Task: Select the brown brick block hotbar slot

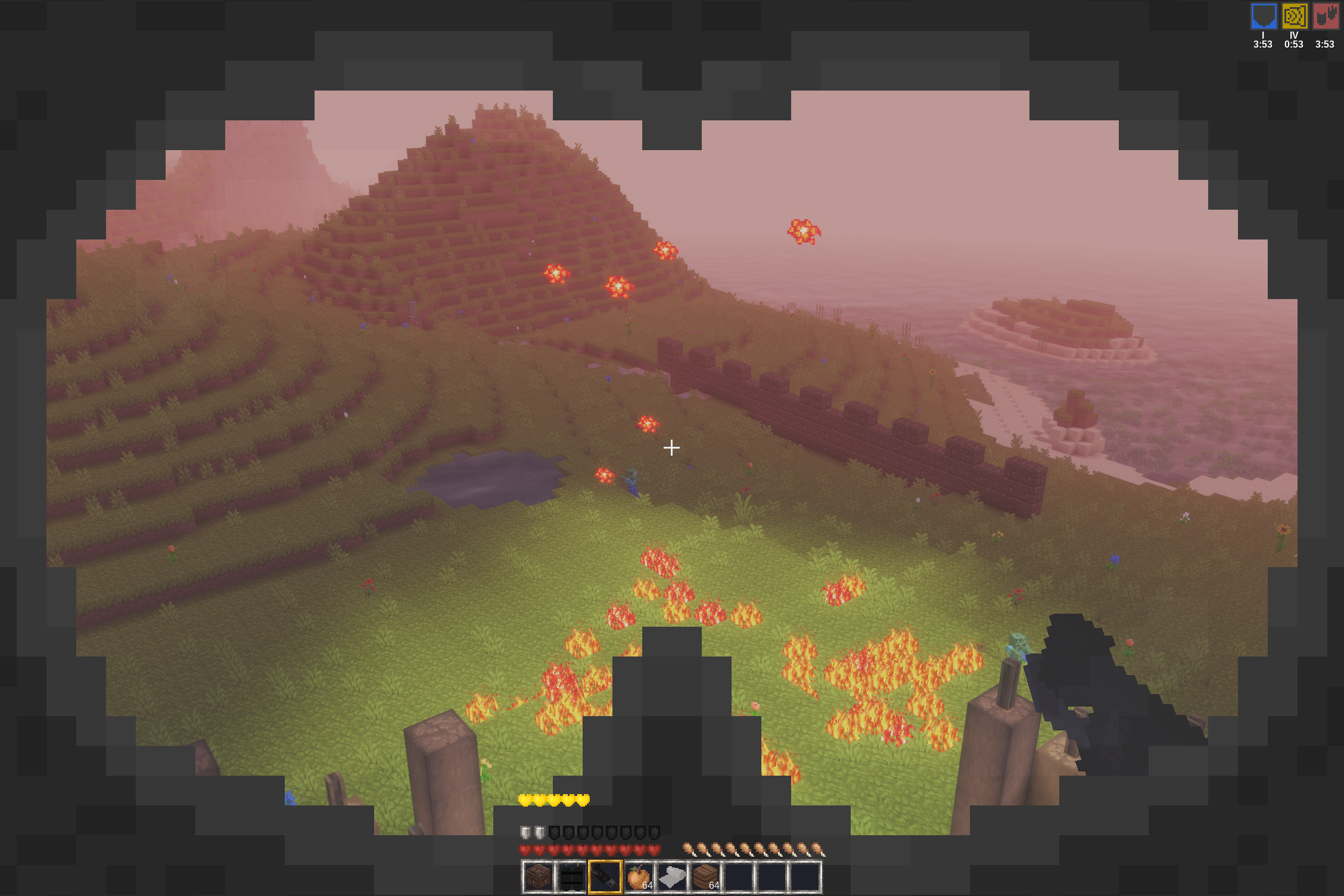Action: (x=538, y=877)
